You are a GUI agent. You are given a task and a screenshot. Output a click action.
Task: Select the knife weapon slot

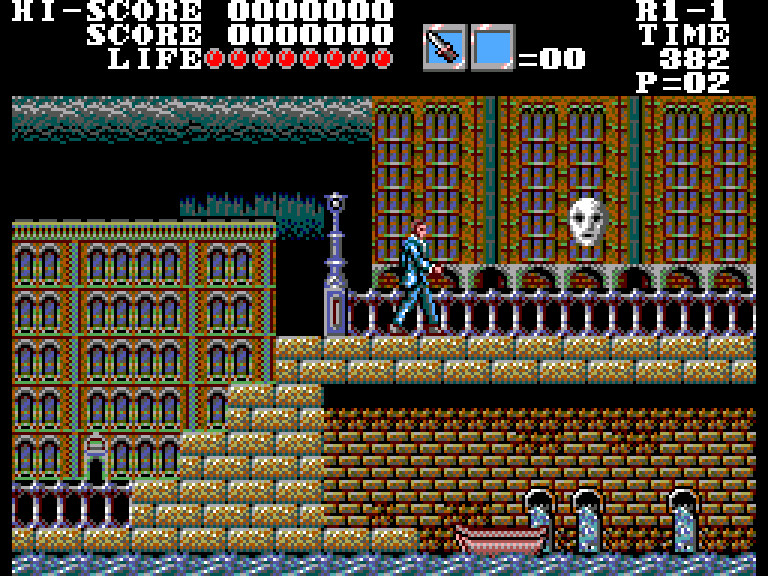pyautogui.click(x=444, y=48)
